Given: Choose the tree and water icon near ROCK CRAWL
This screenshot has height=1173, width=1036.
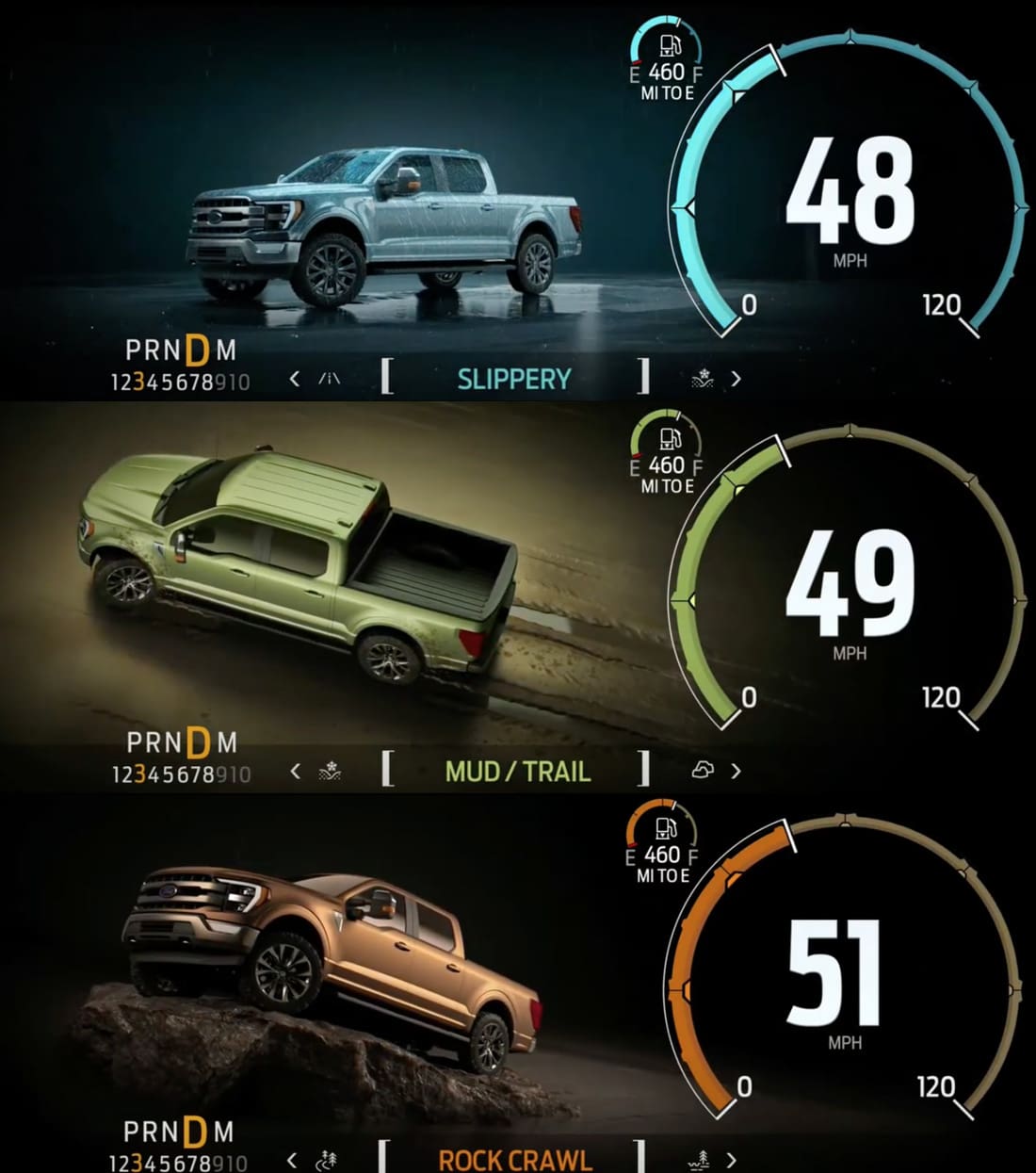Looking at the screenshot, I should point(700,1160).
